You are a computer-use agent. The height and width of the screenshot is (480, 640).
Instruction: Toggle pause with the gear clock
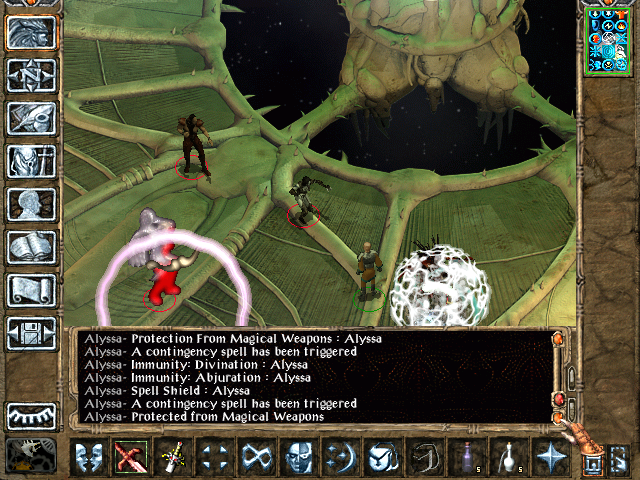point(28,455)
